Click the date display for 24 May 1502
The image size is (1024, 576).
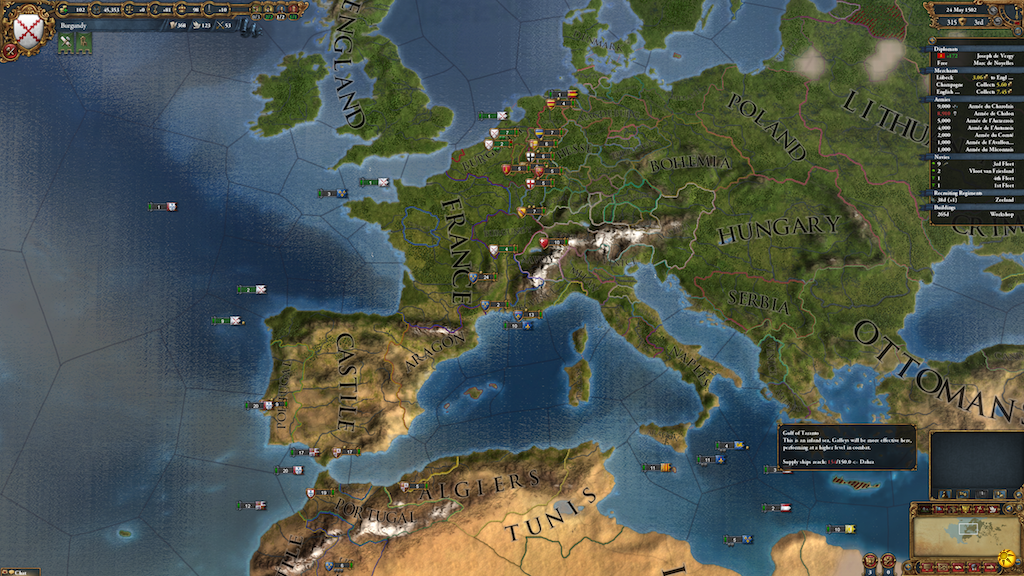[968, 8]
